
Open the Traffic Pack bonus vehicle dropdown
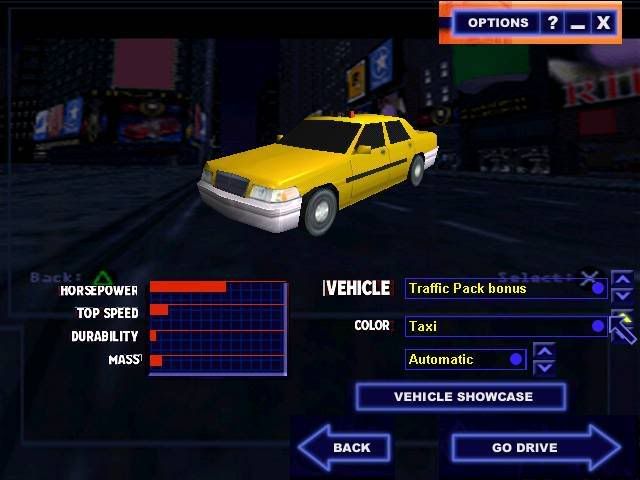point(506,288)
